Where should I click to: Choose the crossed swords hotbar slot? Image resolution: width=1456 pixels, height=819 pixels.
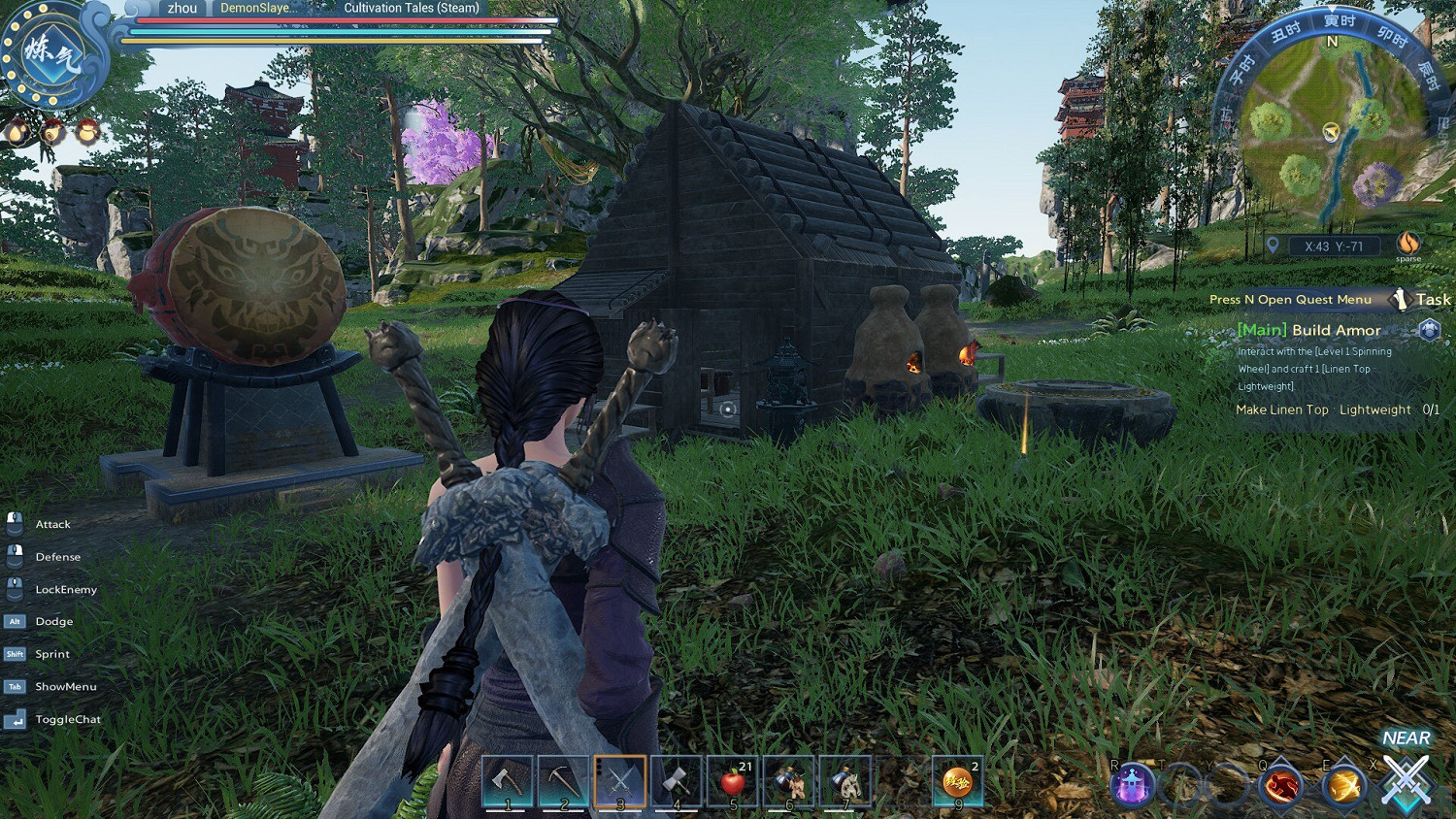pos(620,780)
